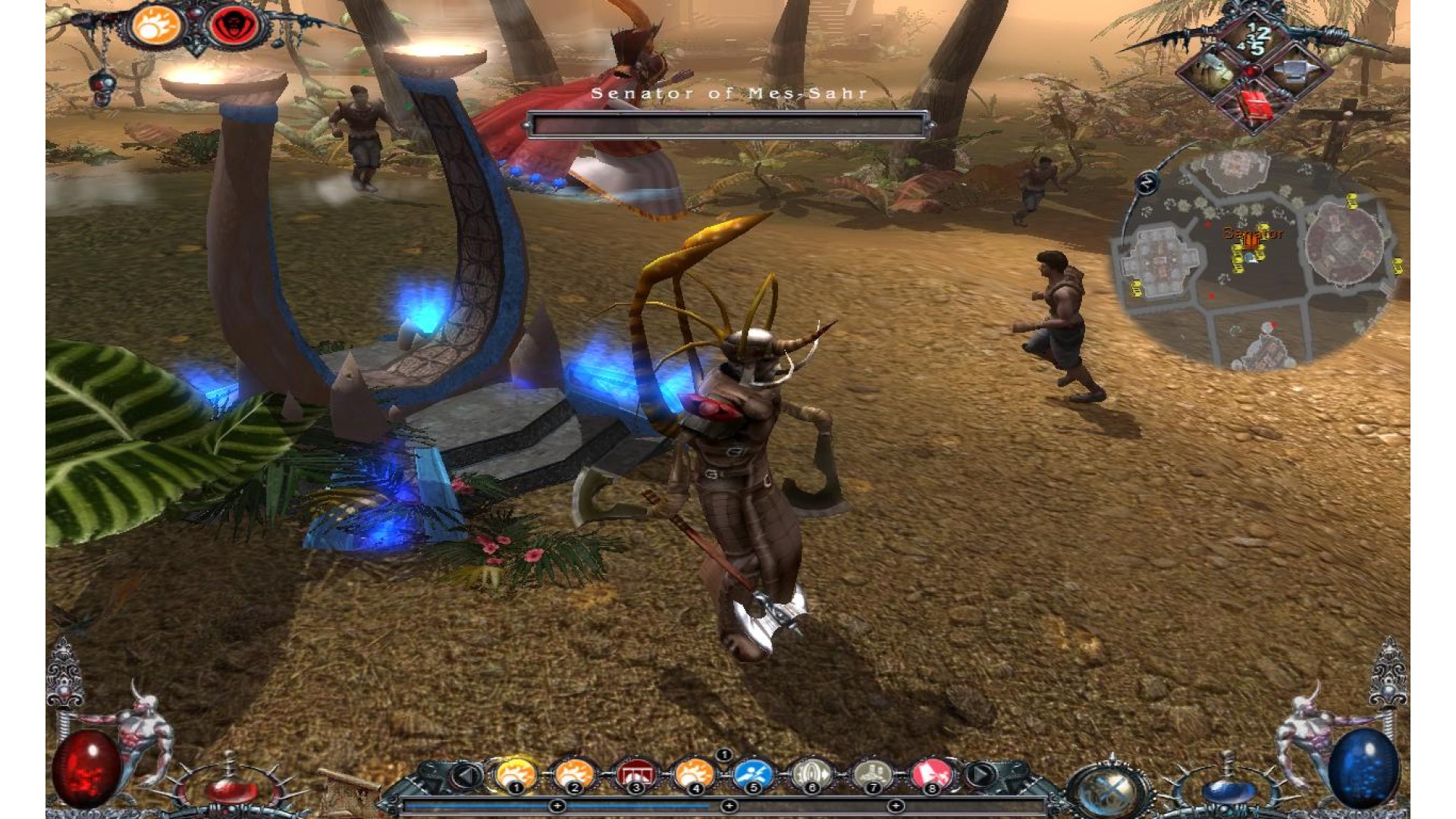The width and height of the screenshot is (1456, 819).
Task: Show next skill bar with right arrow
Action: tap(980, 775)
